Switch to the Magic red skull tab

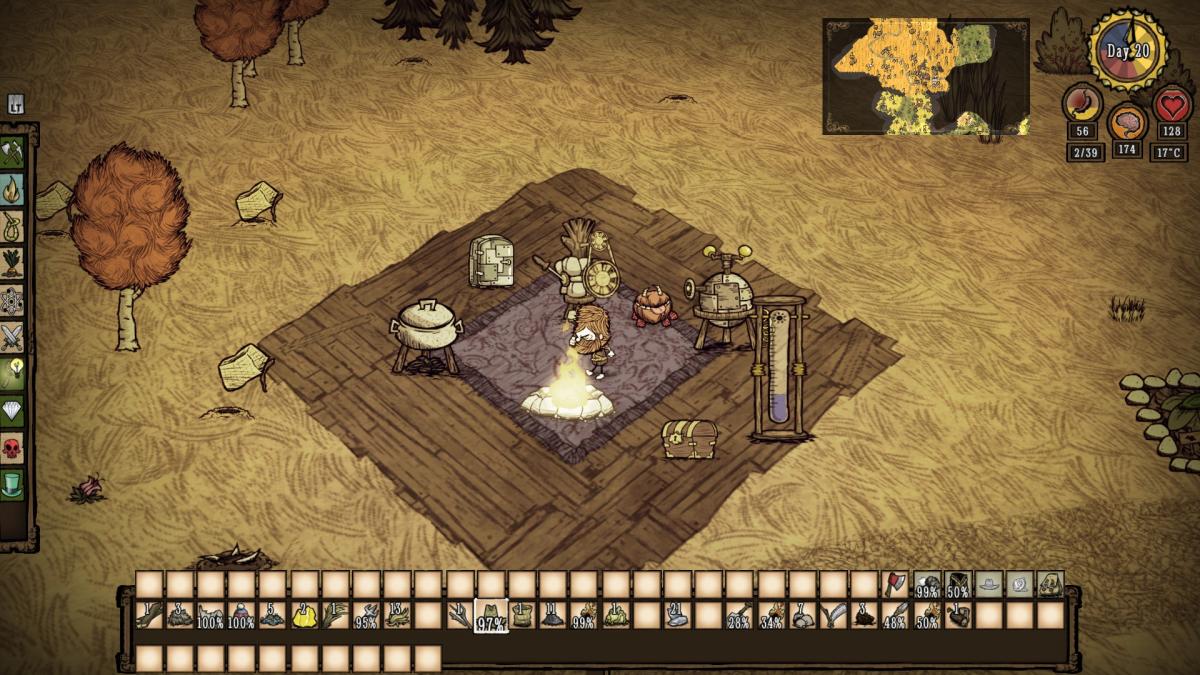[13, 447]
